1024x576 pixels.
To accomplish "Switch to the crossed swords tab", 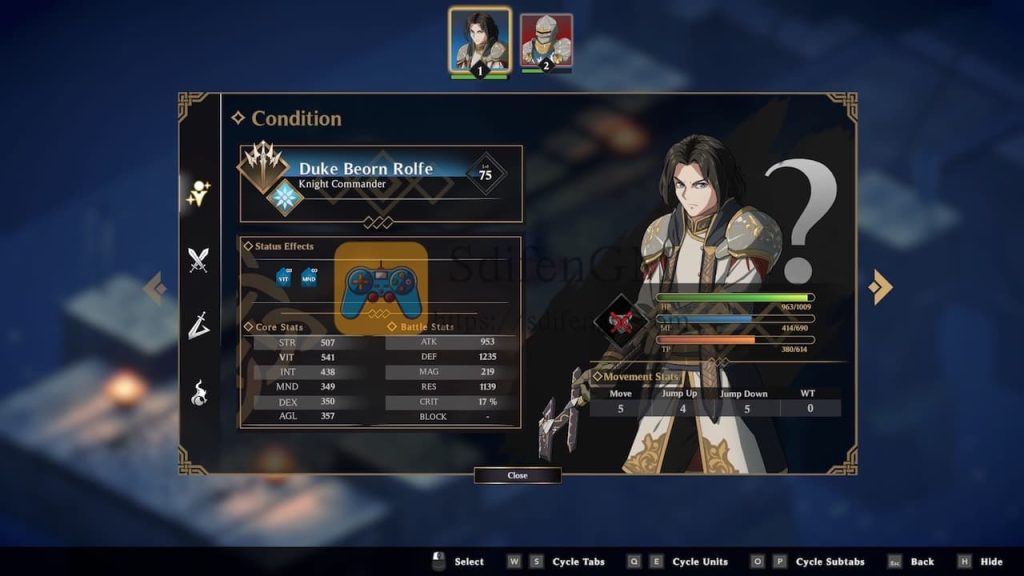I will tap(199, 260).
